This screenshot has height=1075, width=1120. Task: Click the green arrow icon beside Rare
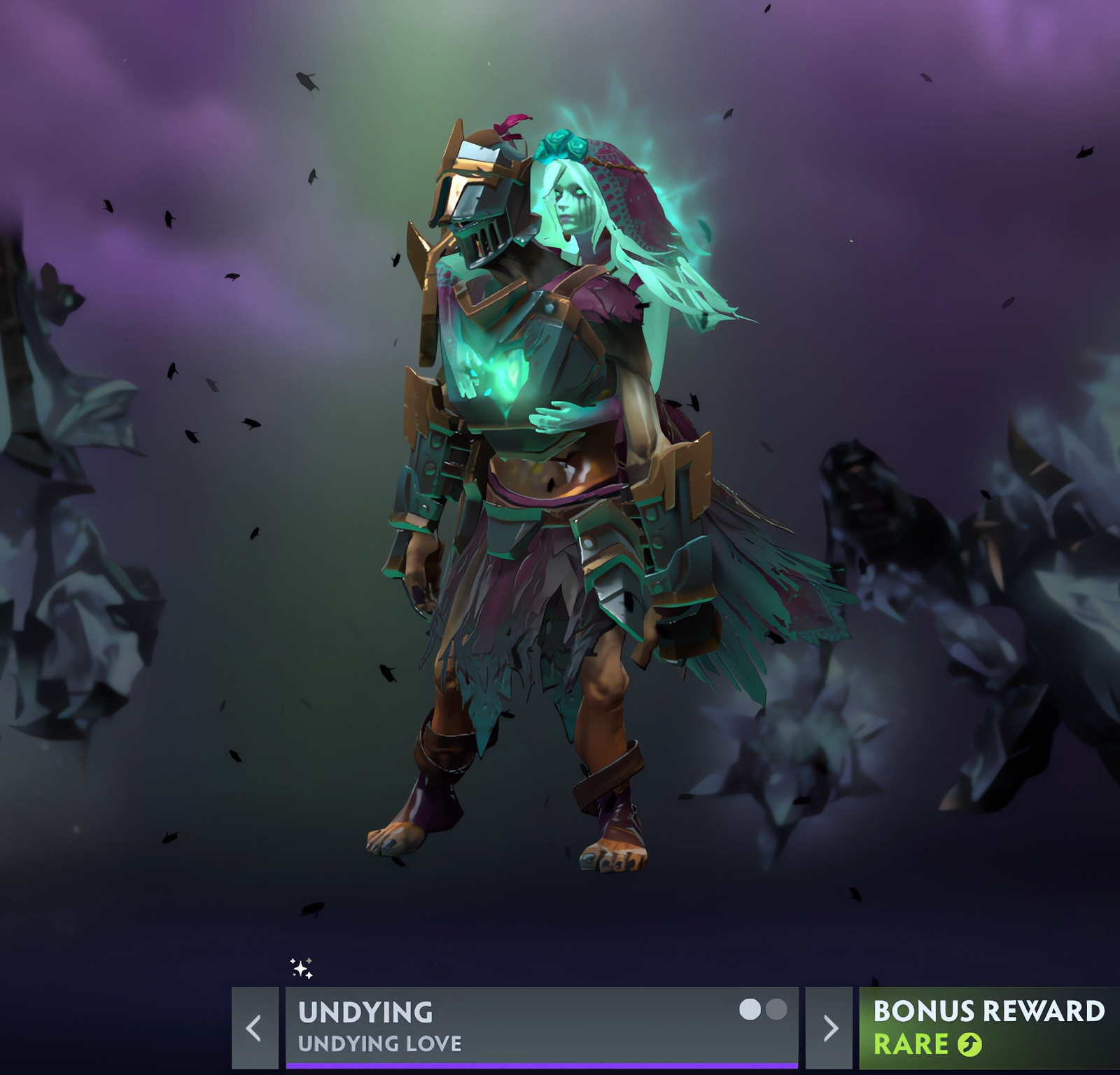[x=969, y=1045]
